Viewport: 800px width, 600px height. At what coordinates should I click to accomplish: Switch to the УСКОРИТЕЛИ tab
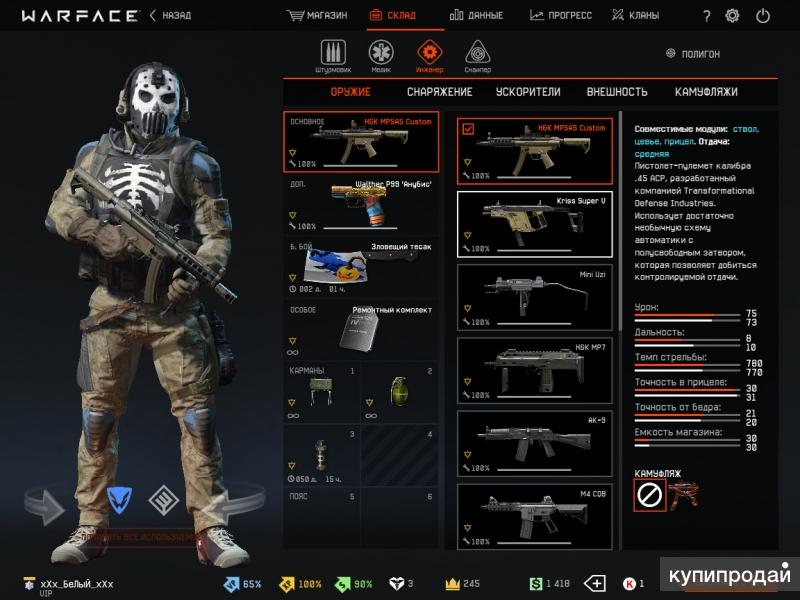coord(528,92)
